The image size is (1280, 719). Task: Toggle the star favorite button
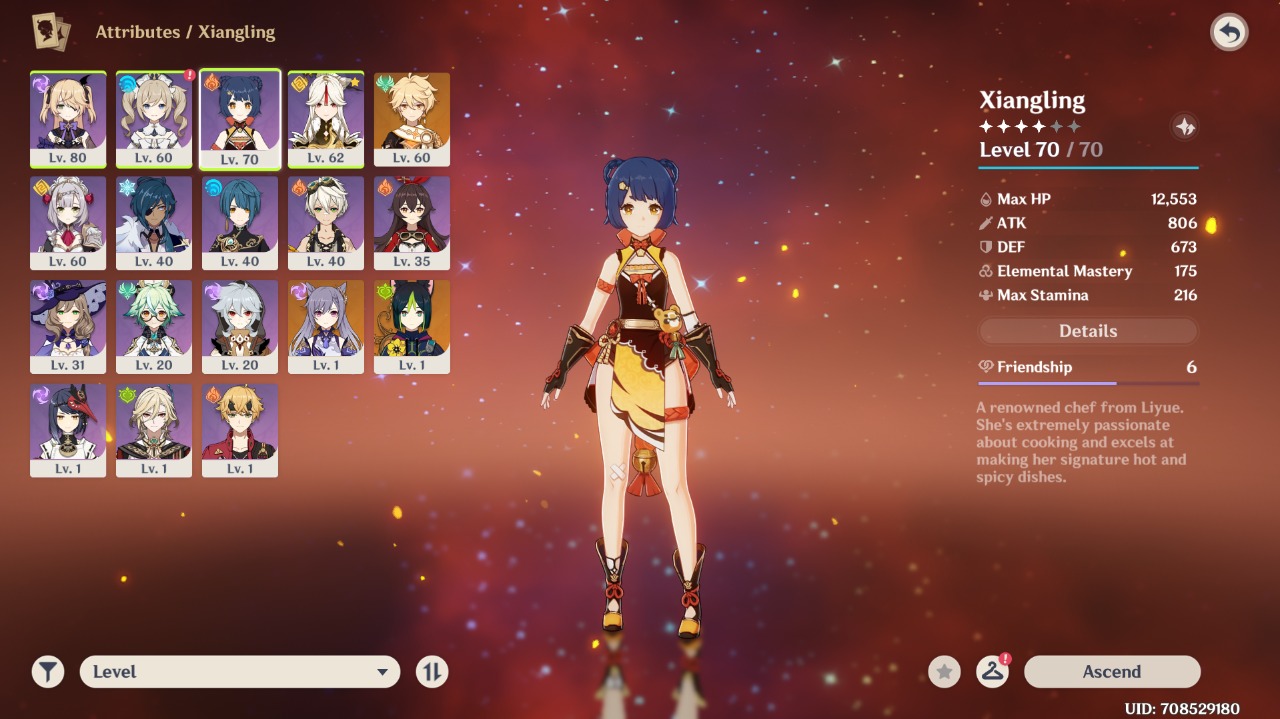[944, 672]
